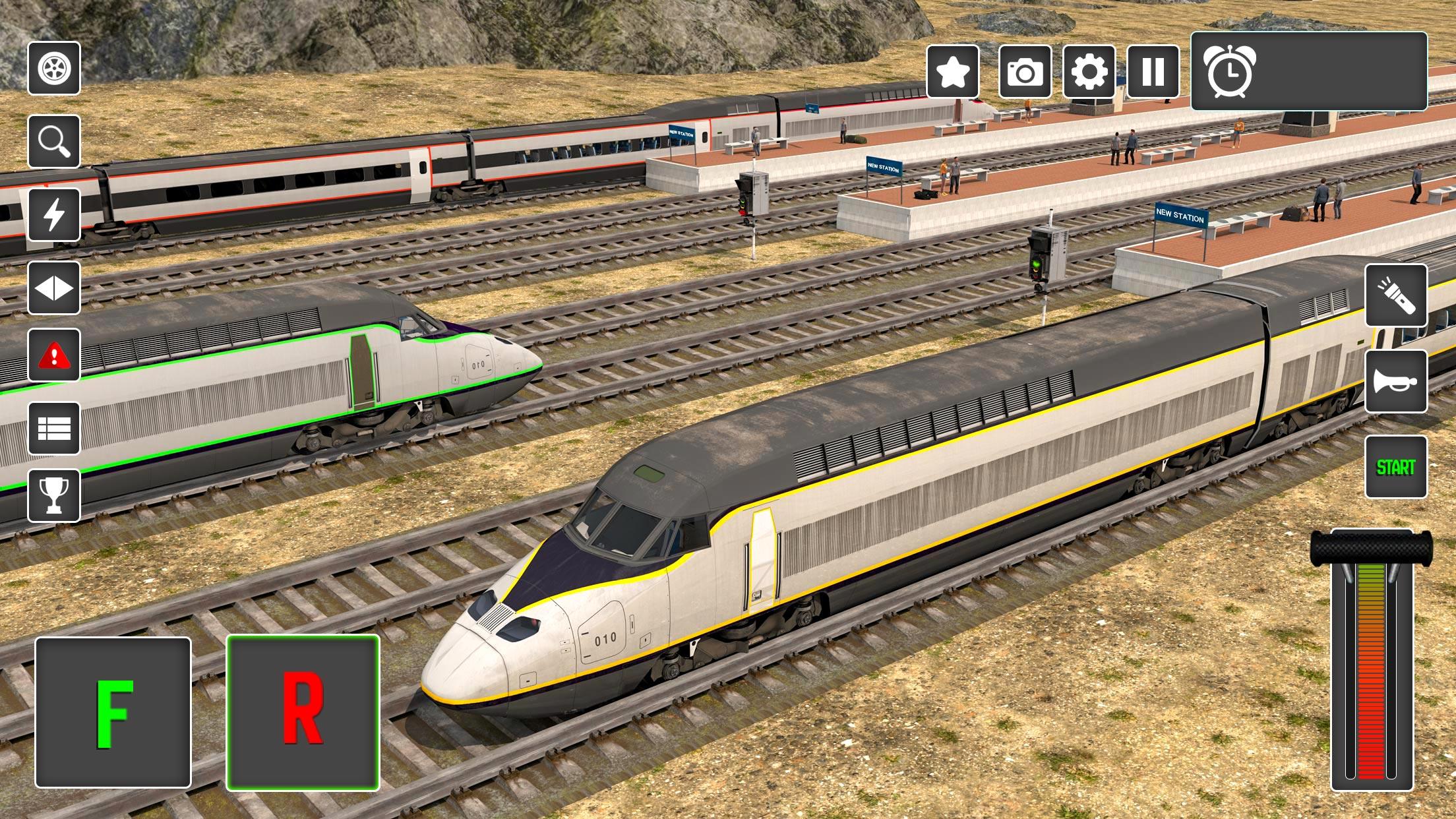This screenshot has height=819, width=1456.
Task: Pause the game
Action: [1152, 71]
